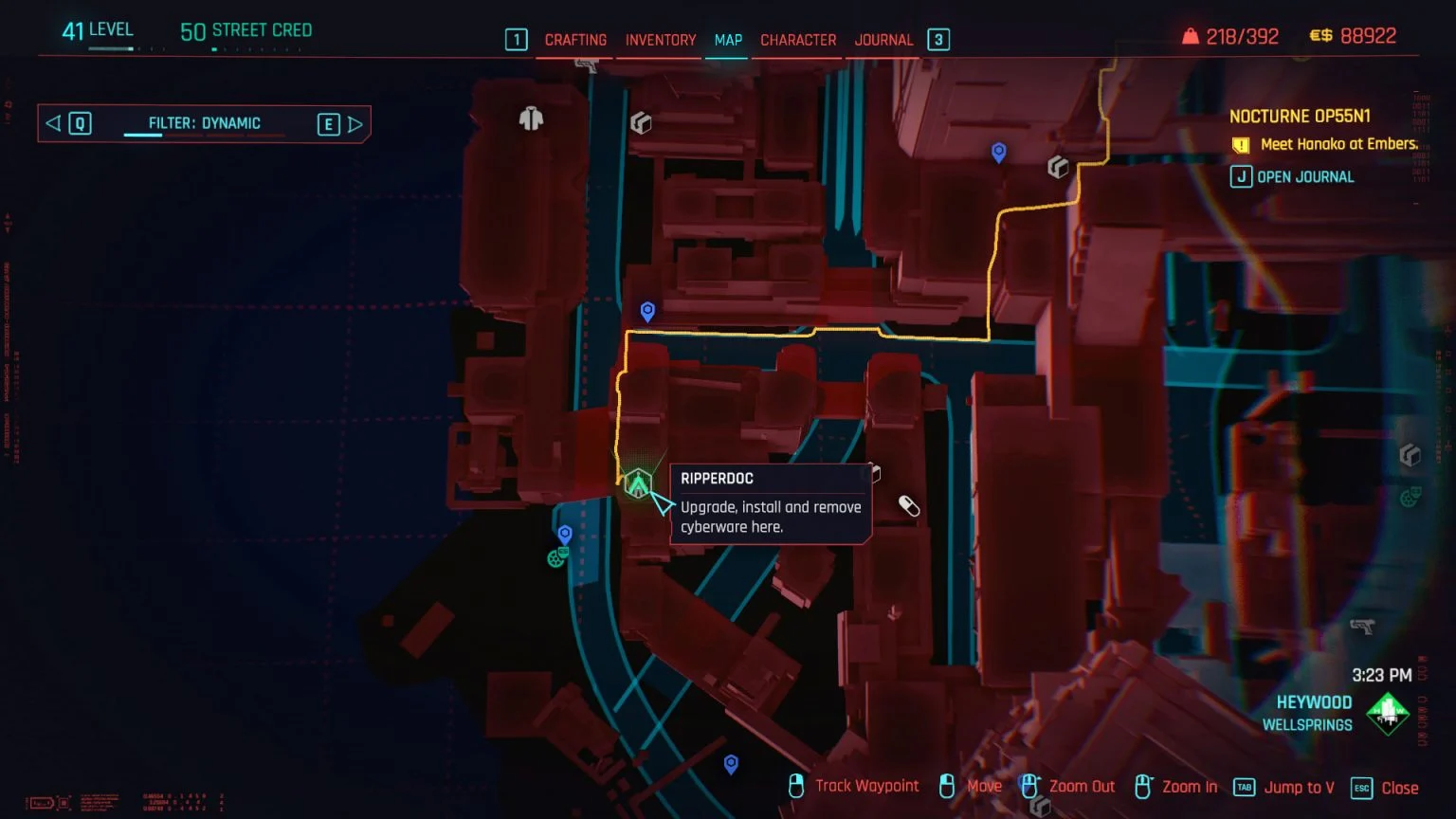Switch to the CHARACTER tab
The height and width of the screenshot is (819, 1456).
click(x=797, y=40)
